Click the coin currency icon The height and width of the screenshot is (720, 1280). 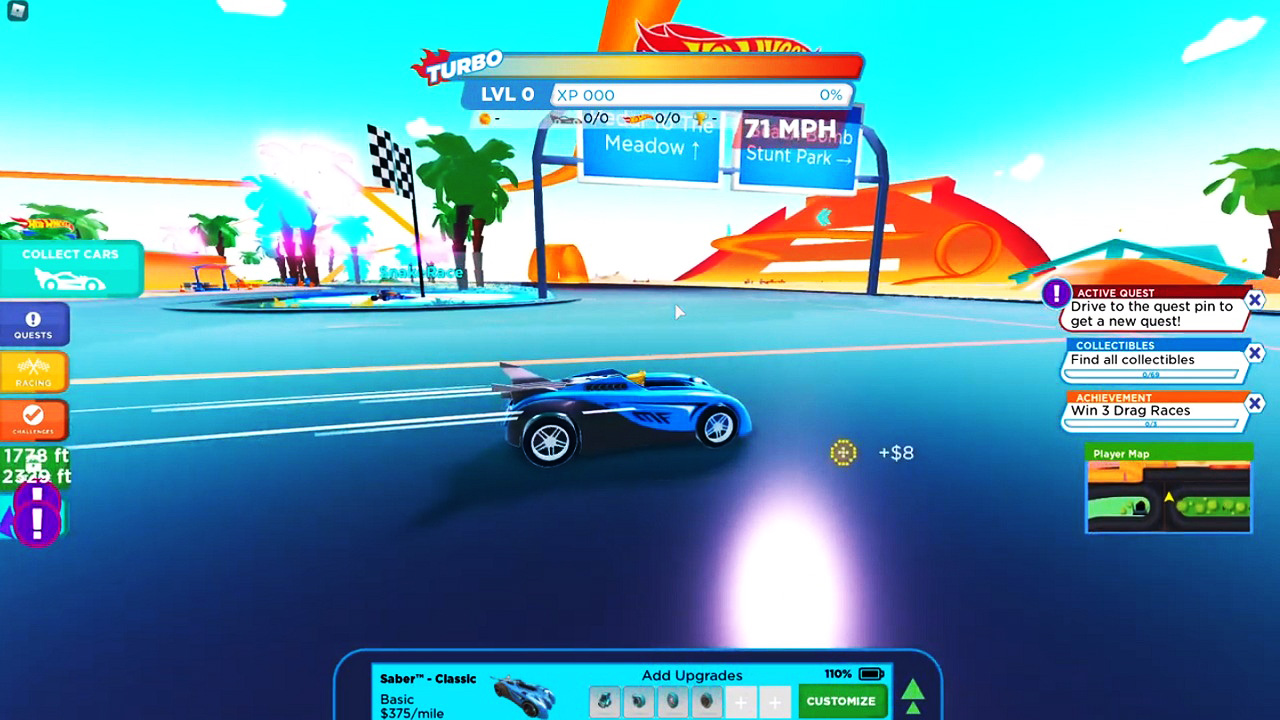pyautogui.click(x=483, y=118)
